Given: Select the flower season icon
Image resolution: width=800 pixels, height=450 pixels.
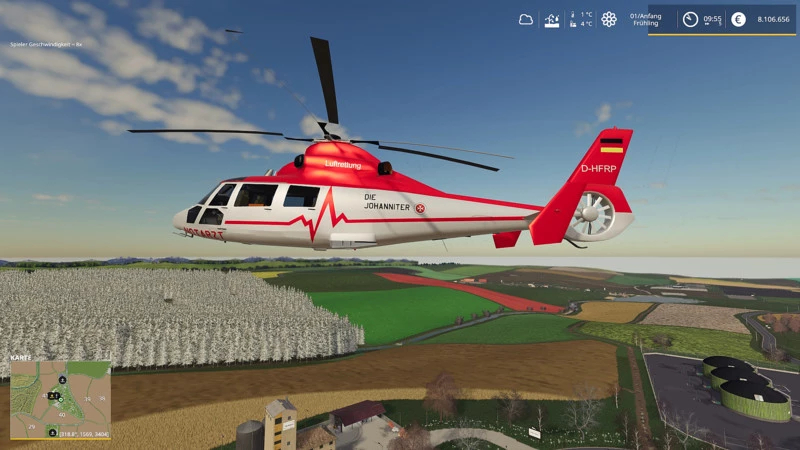Looking at the screenshot, I should (x=609, y=19).
